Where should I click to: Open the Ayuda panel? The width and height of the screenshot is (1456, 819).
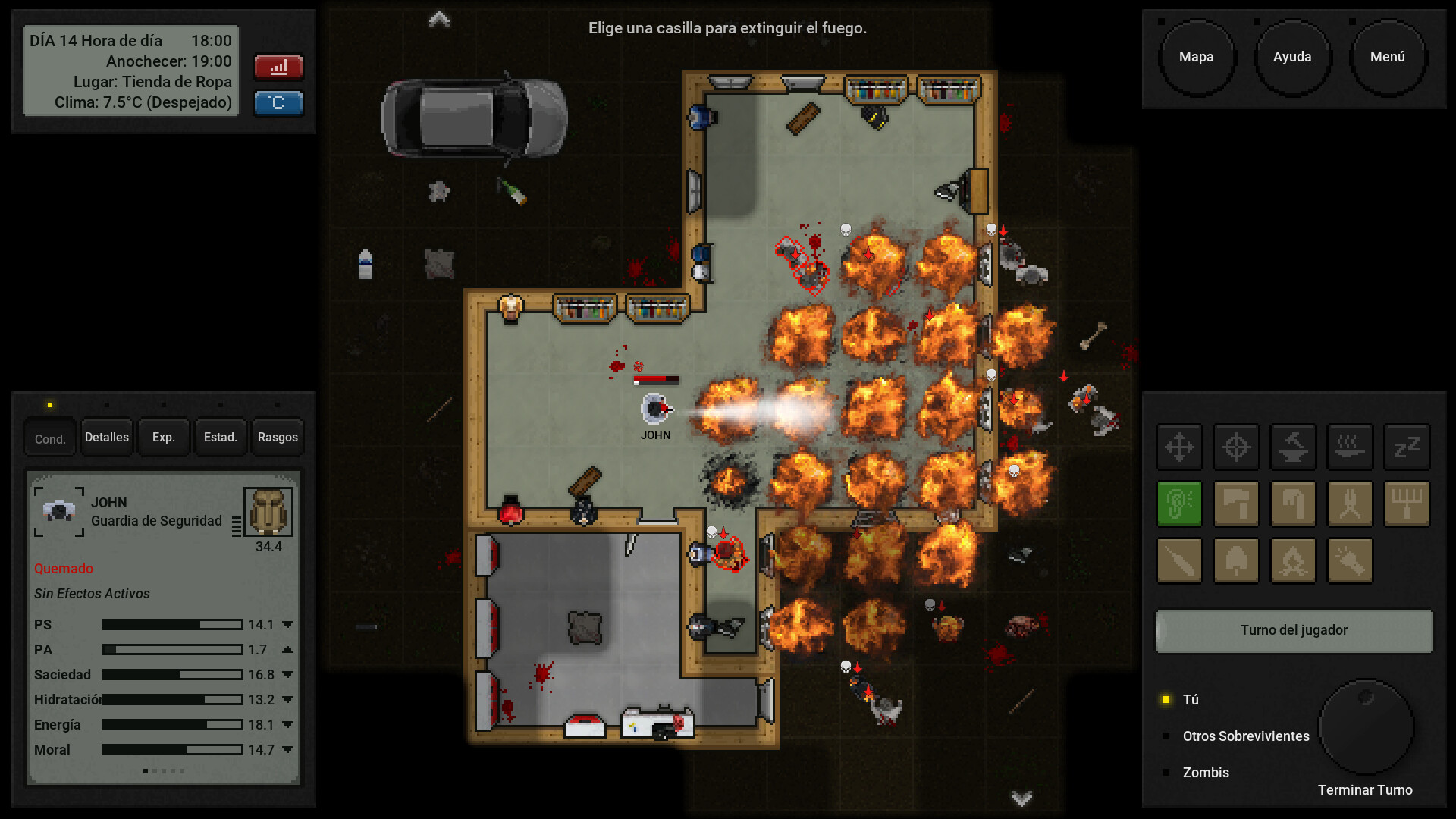1292,56
